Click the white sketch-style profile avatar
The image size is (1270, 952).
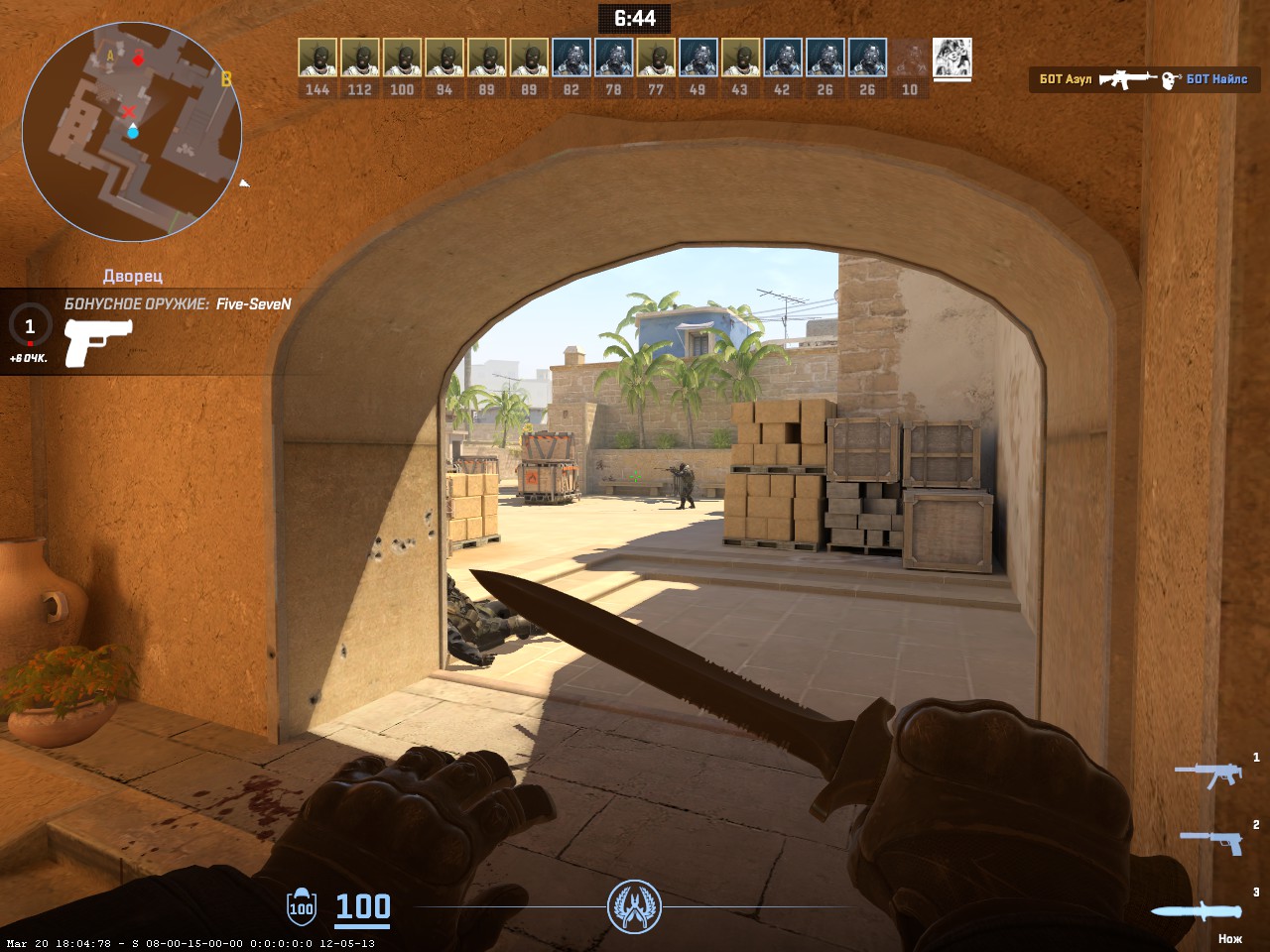pos(952,59)
